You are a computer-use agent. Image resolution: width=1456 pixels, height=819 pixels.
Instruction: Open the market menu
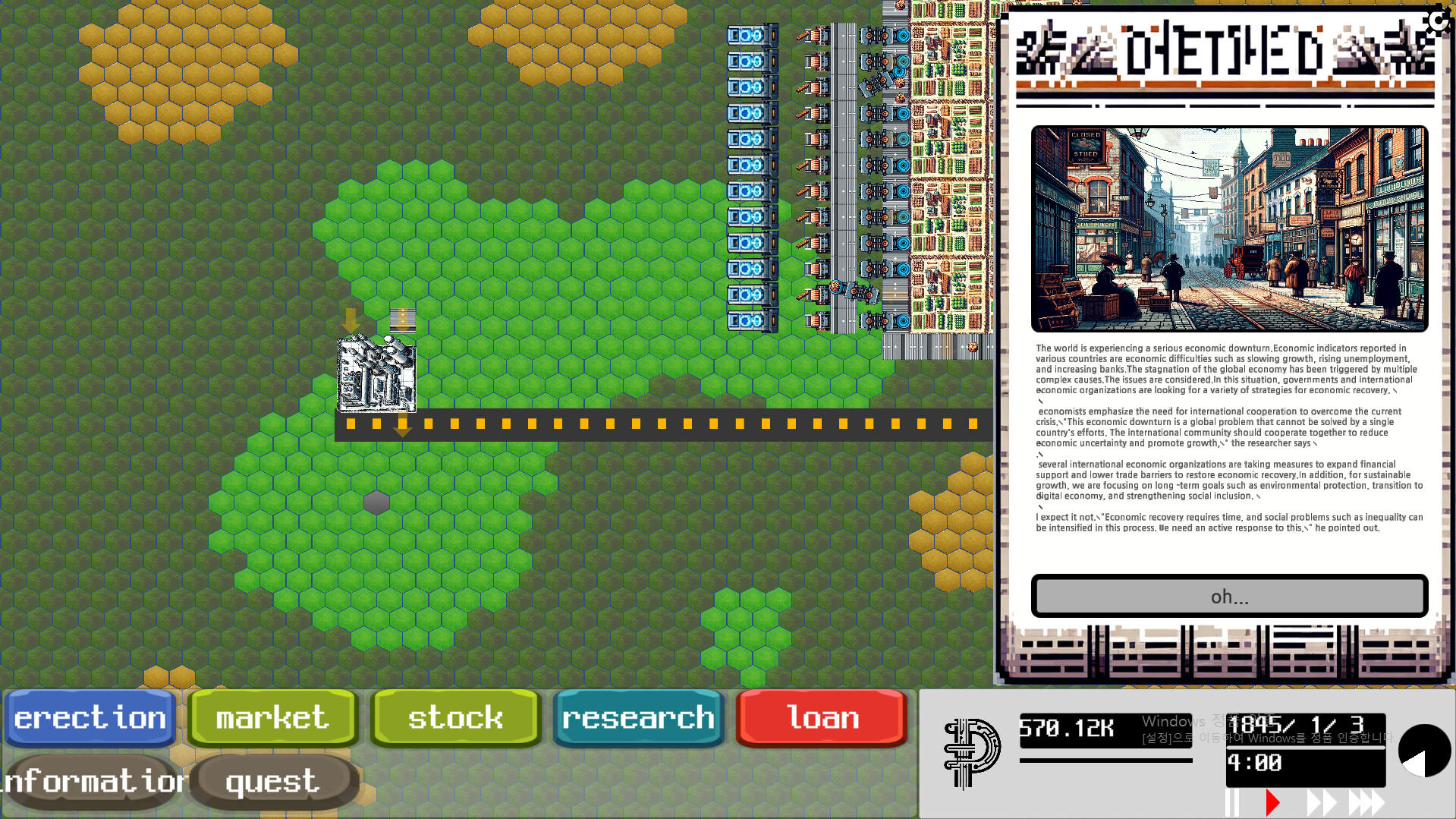coord(271,717)
